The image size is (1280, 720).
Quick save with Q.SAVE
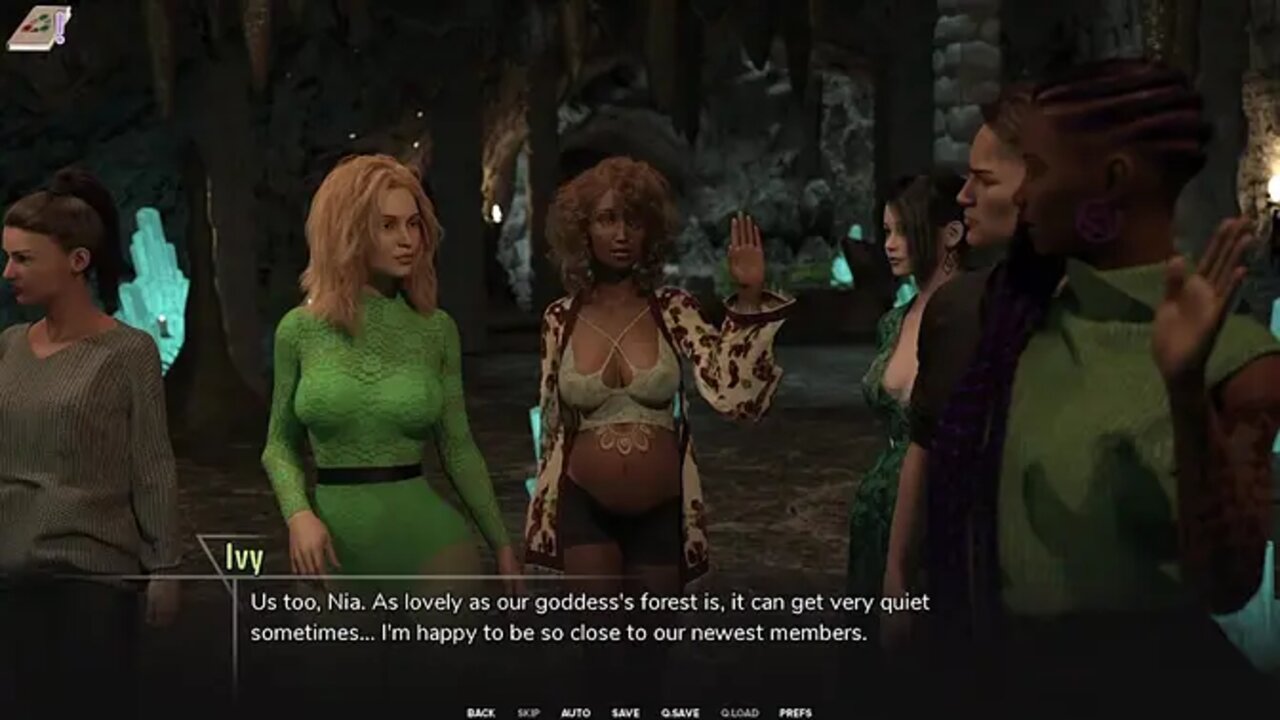(680, 713)
